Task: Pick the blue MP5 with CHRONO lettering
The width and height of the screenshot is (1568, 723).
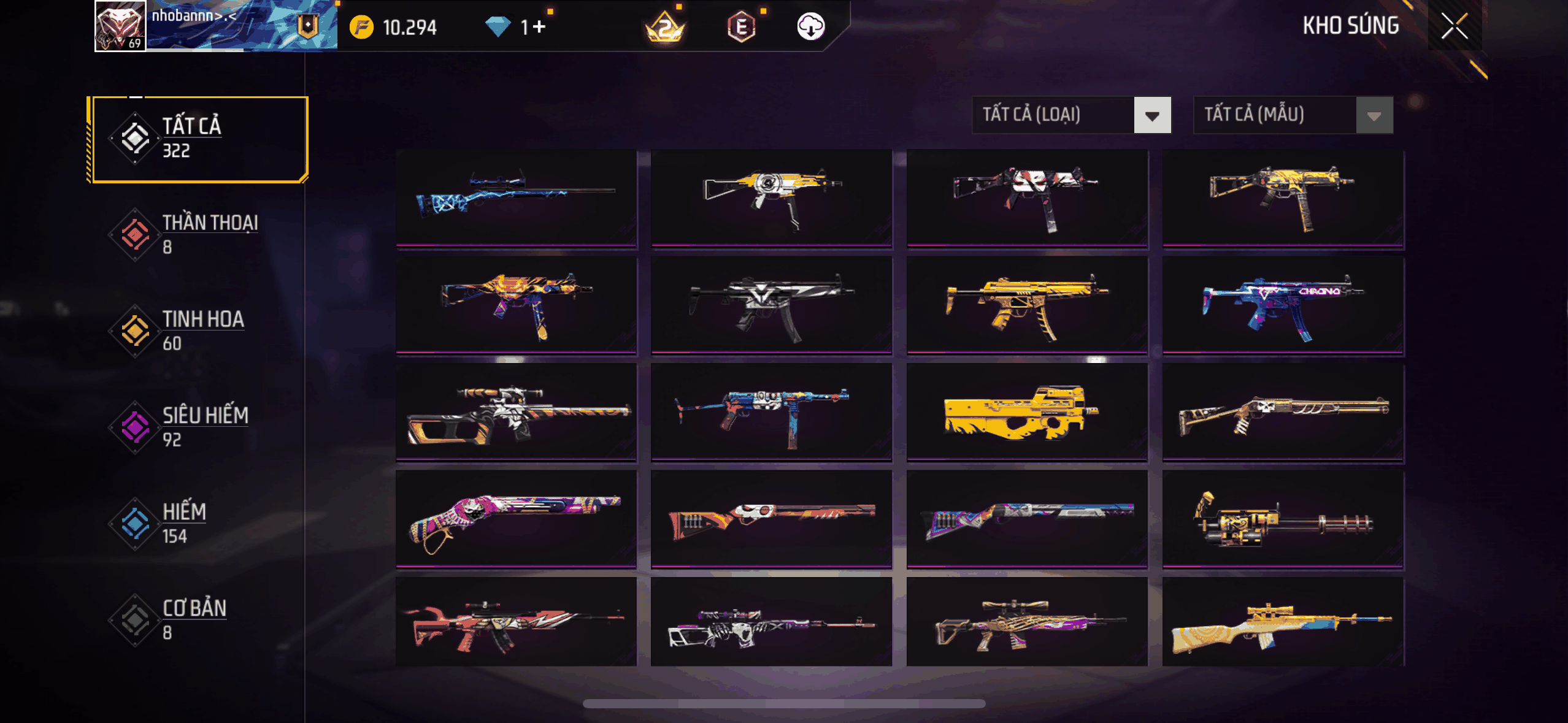Action: pos(1283,305)
